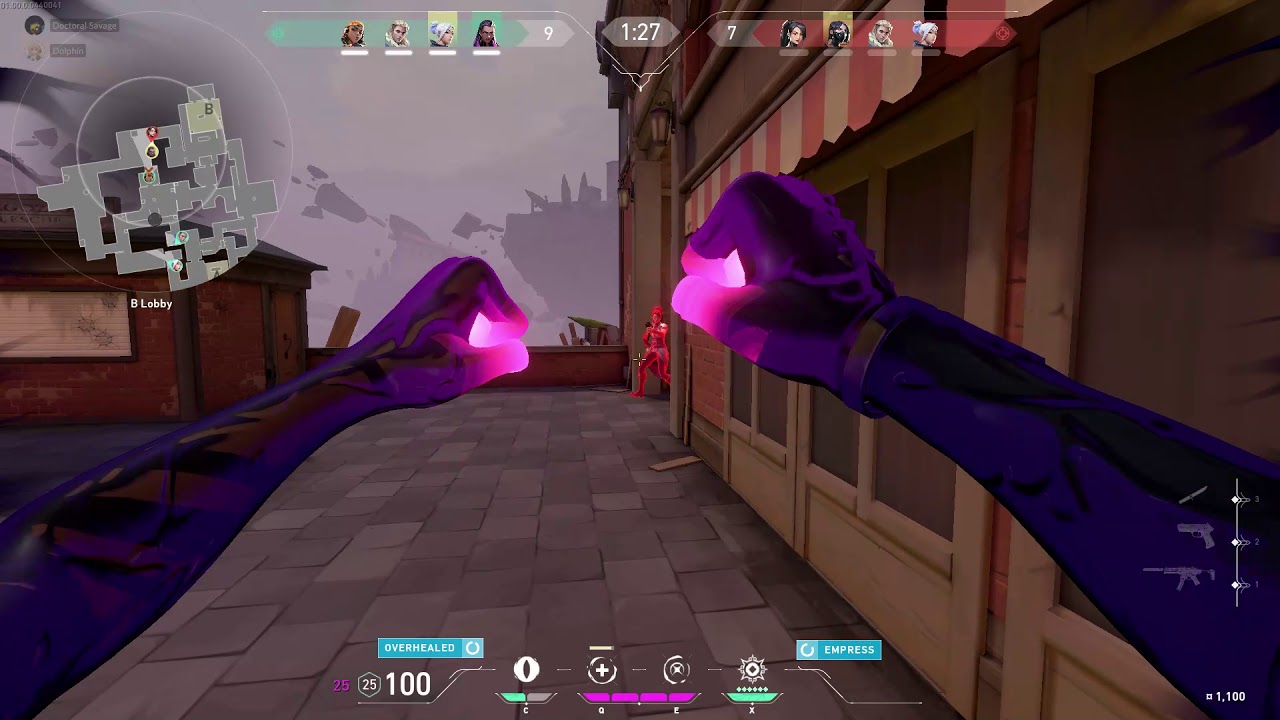Click the EMPRESS status tag
This screenshot has width=1280, height=720.
pyautogui.click(x=838, y=650)
